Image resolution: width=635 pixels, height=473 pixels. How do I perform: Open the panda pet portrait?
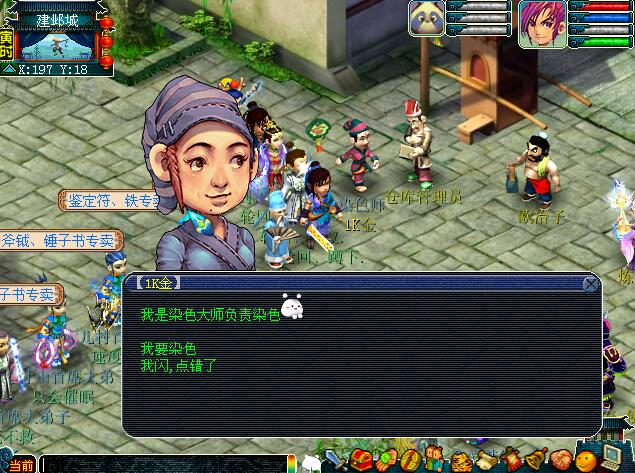[427, 19]
